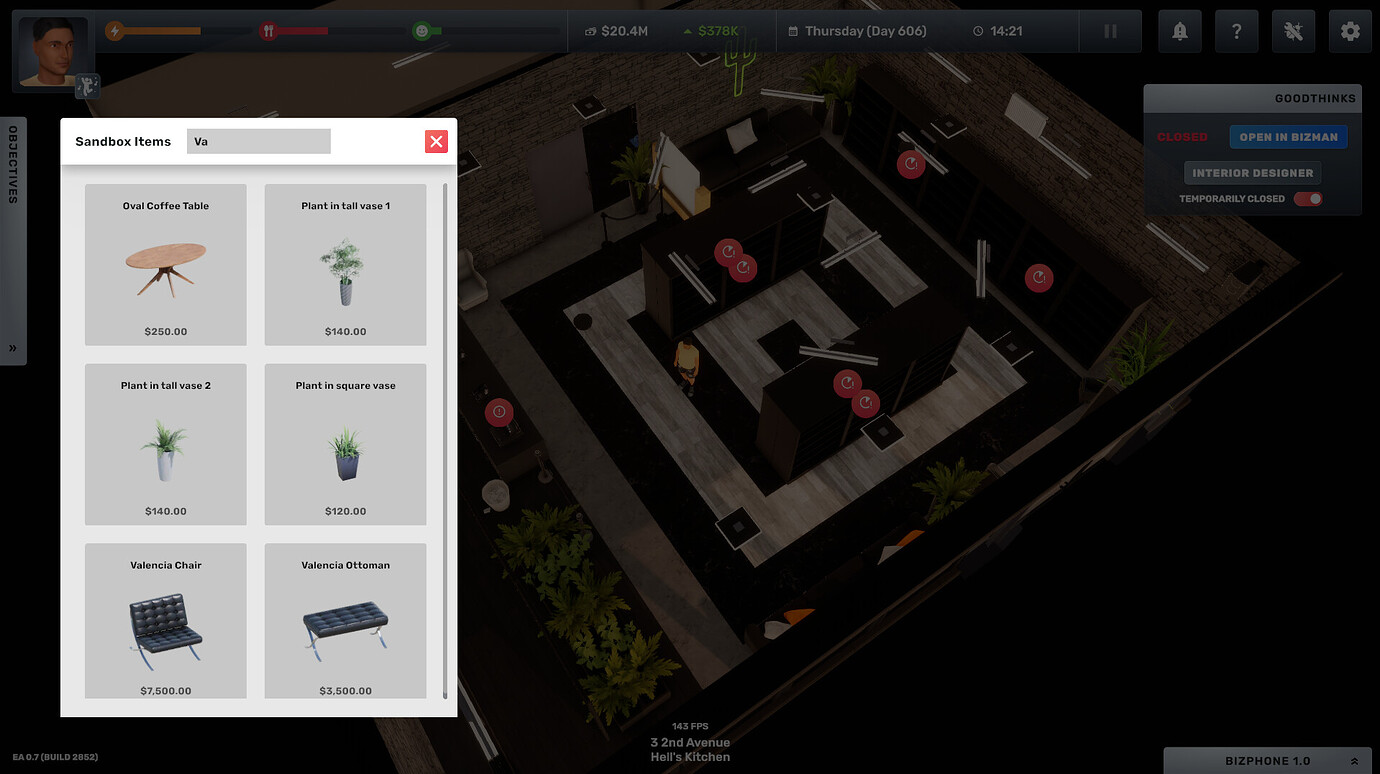
Task: Select the Valencia Chair item
Action: (165, 620)
